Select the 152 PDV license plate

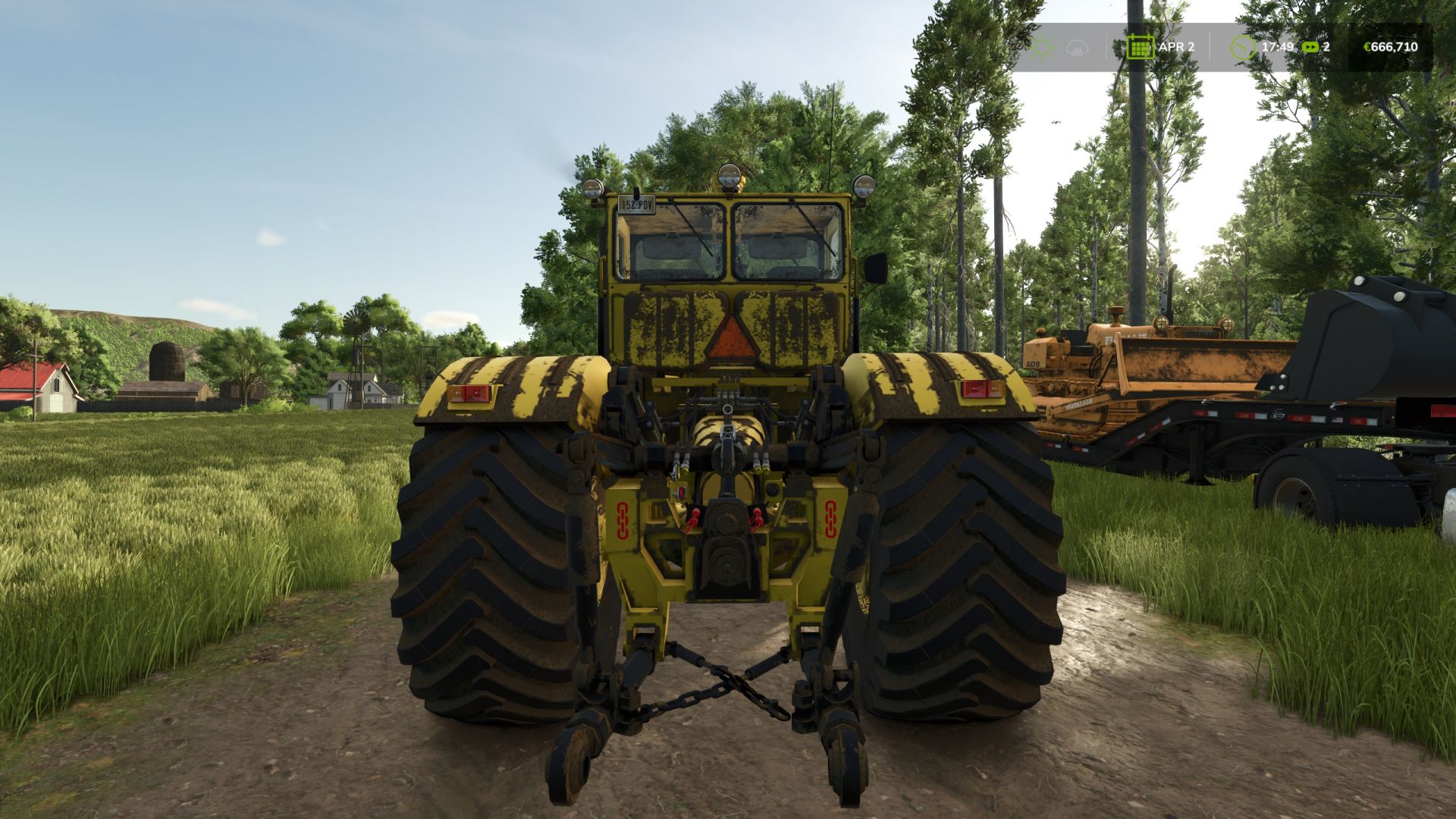coord(636,206)
